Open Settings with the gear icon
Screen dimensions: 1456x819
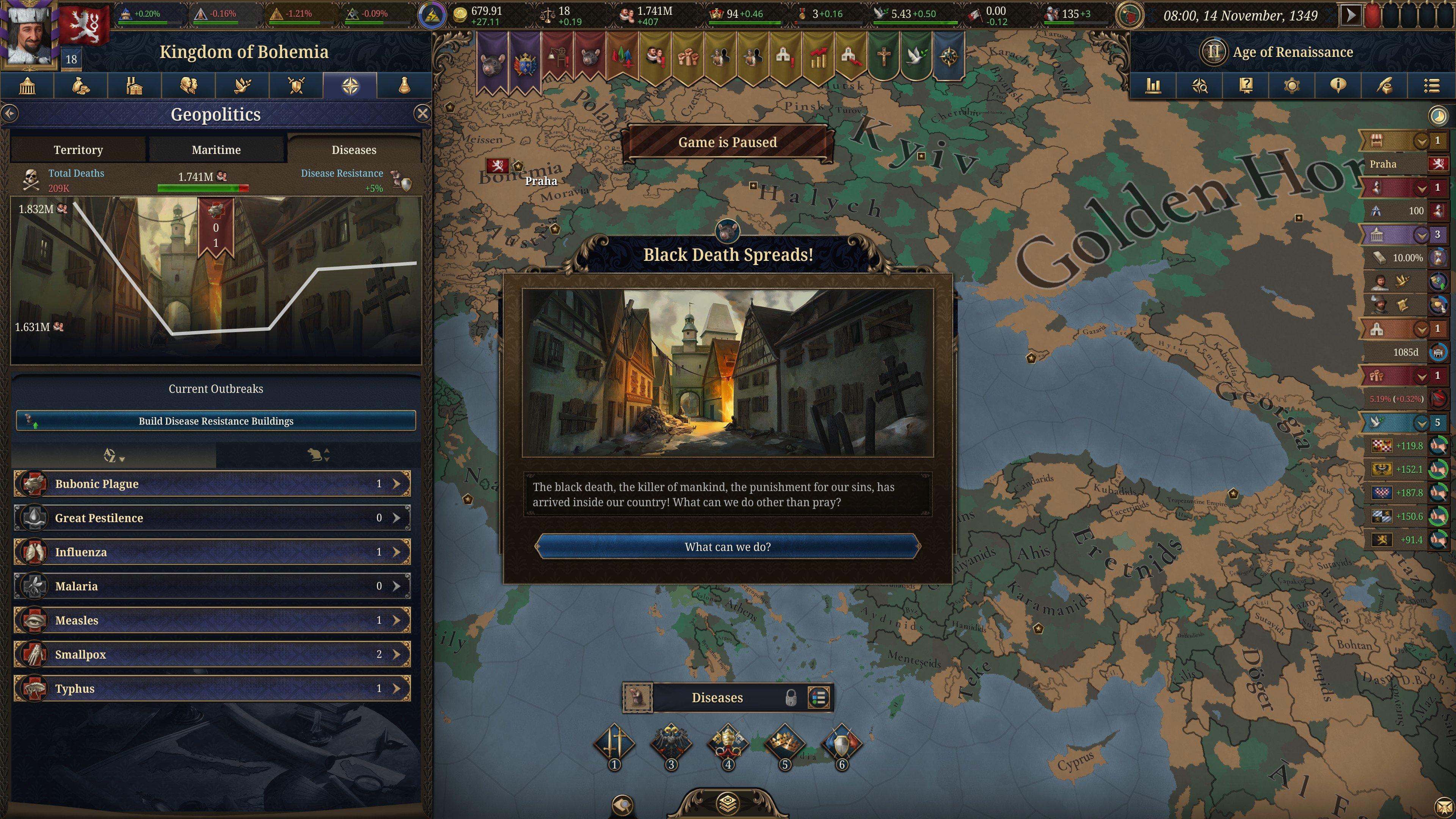[1292, 86]
